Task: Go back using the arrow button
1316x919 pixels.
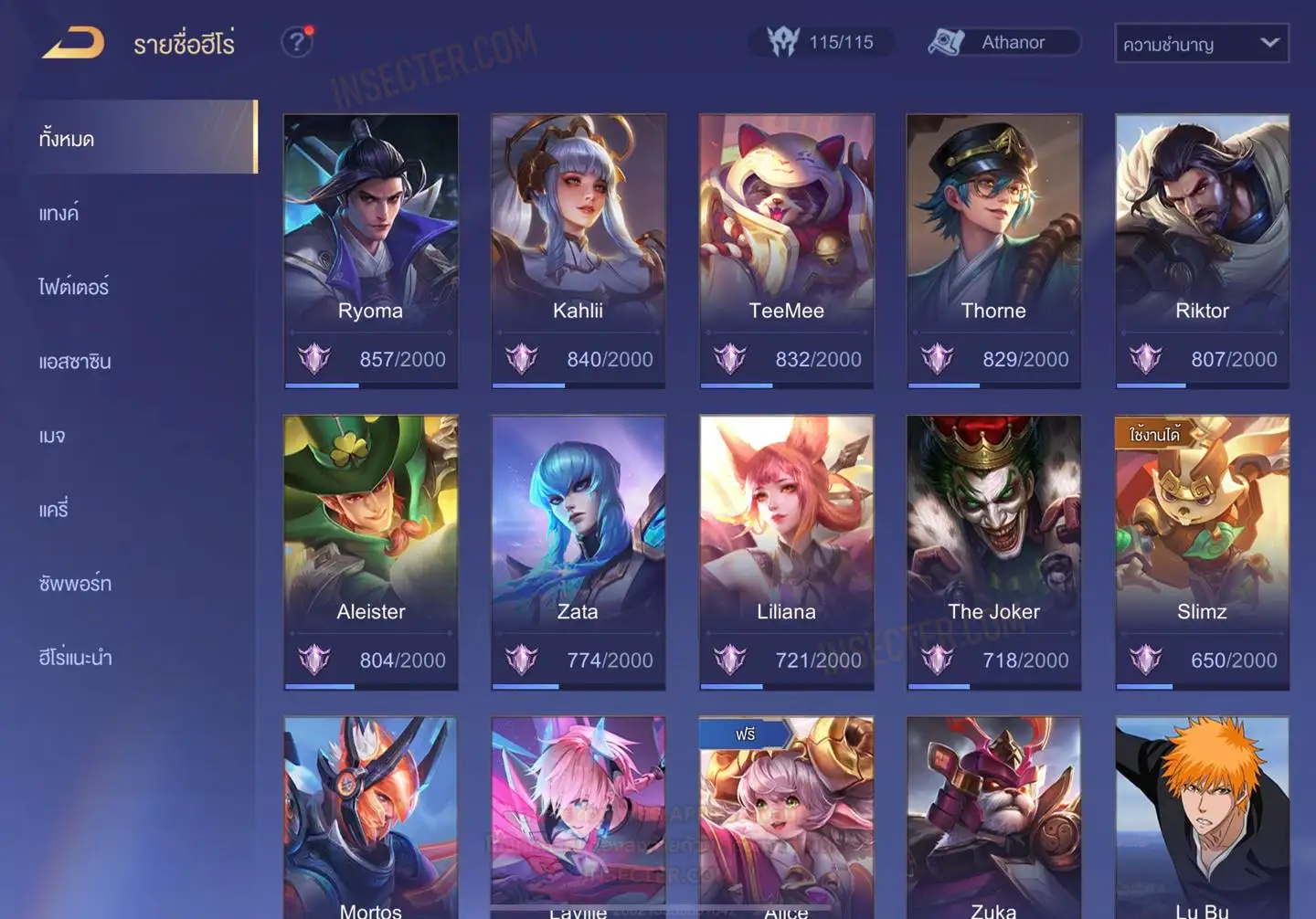Action: (73, 43)
